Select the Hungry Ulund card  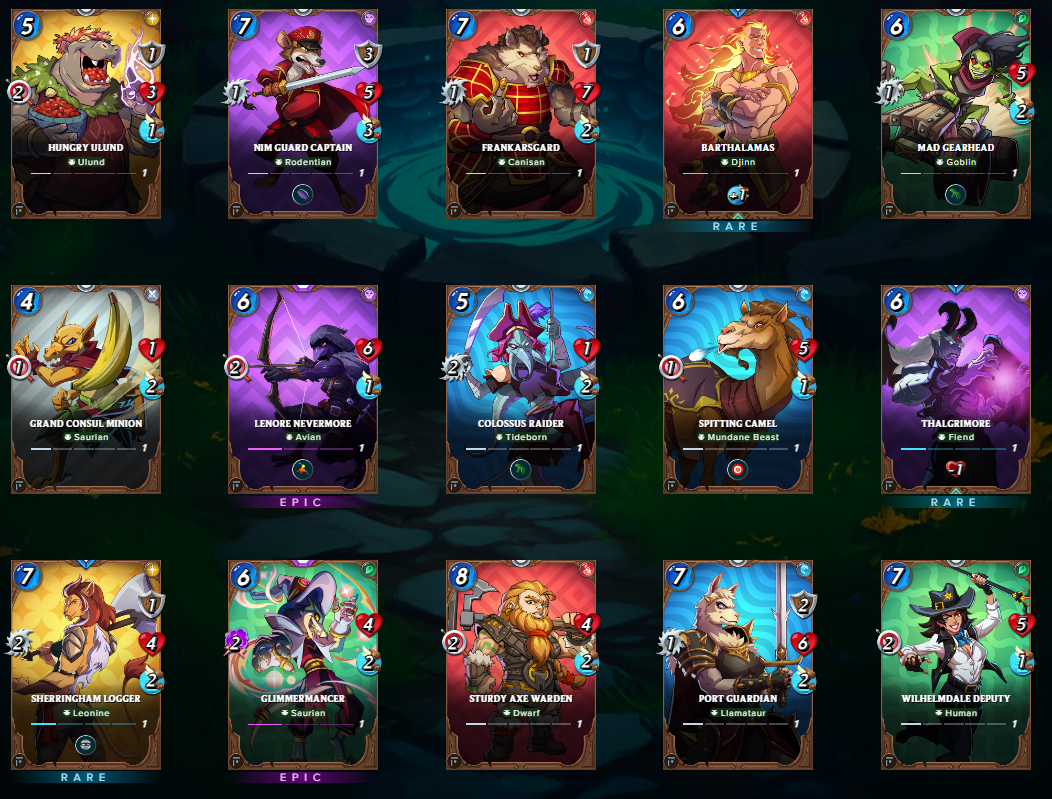[x=85, y=113]
